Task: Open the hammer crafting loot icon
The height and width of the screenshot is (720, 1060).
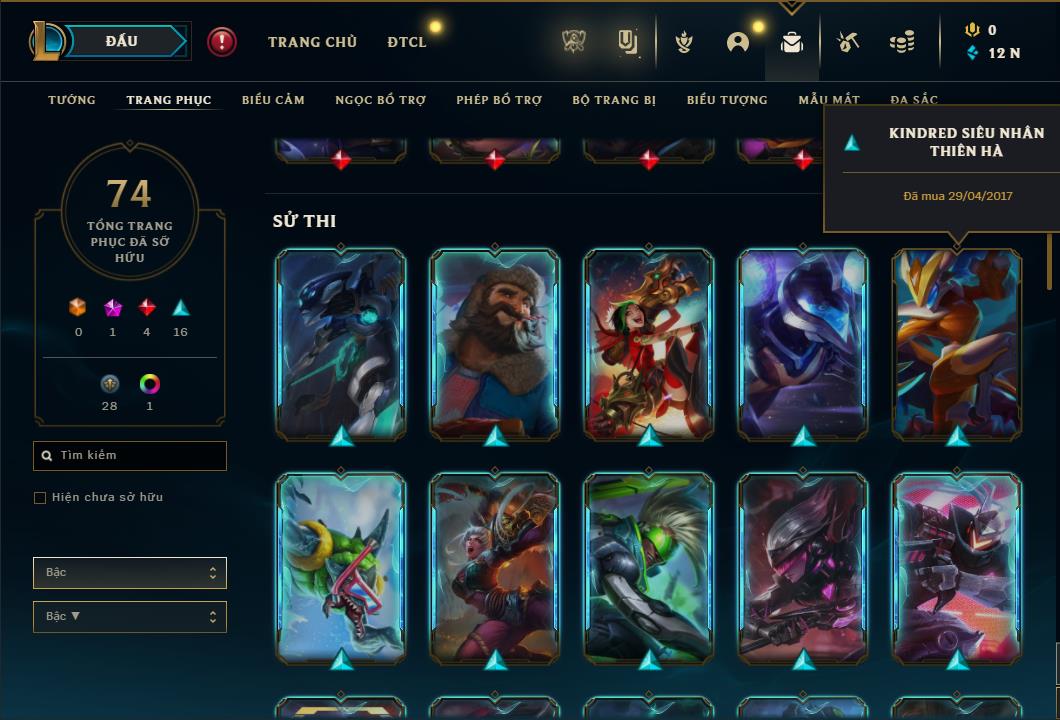Action: point(847,42)
